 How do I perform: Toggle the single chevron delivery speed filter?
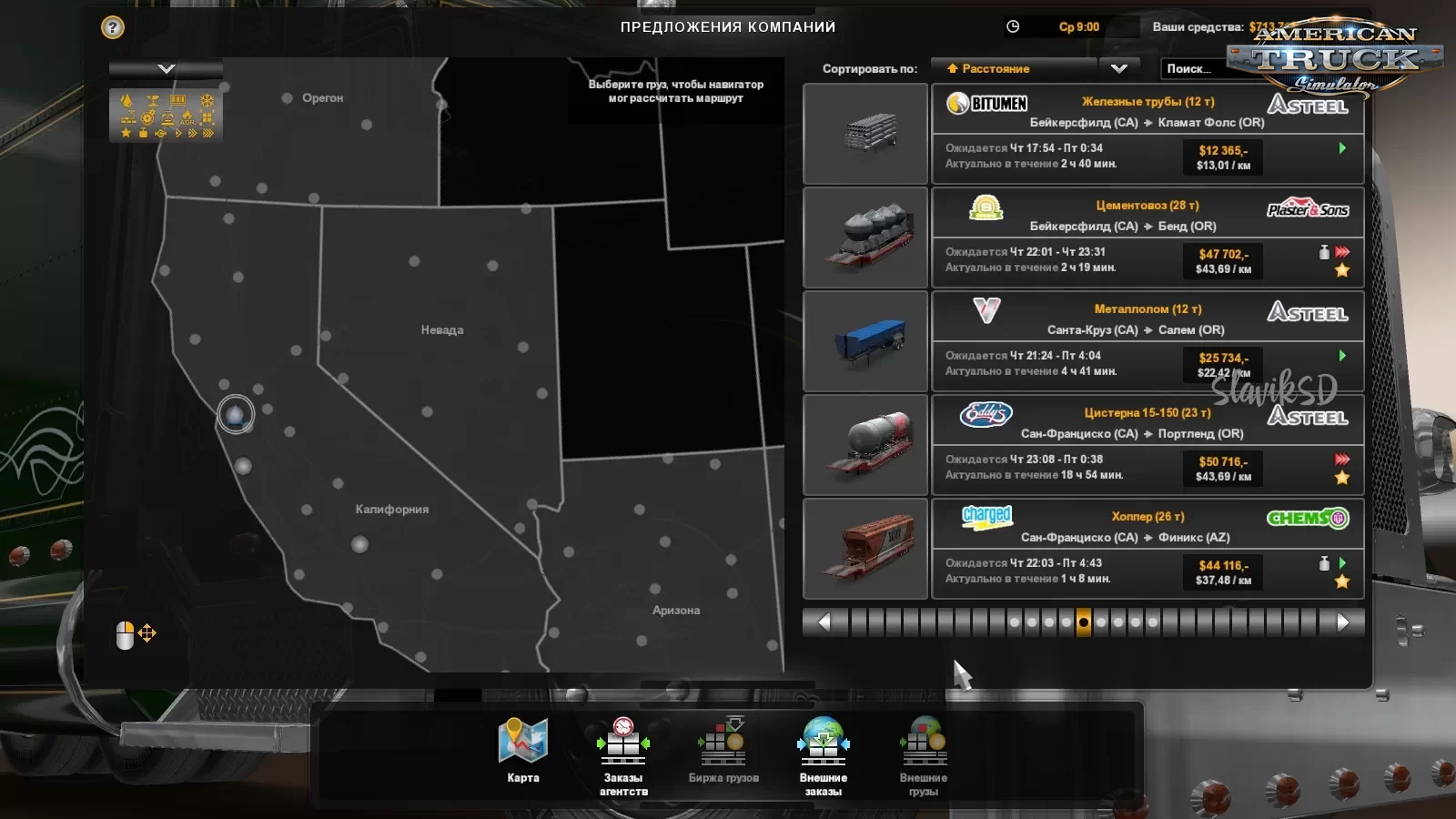[178, 134]
